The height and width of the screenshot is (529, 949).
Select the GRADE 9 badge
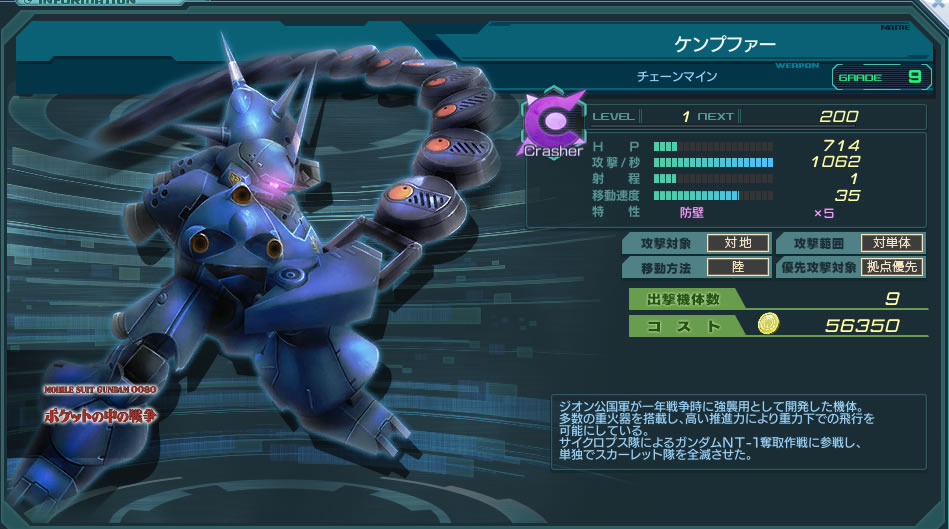(x=880, y=77)
